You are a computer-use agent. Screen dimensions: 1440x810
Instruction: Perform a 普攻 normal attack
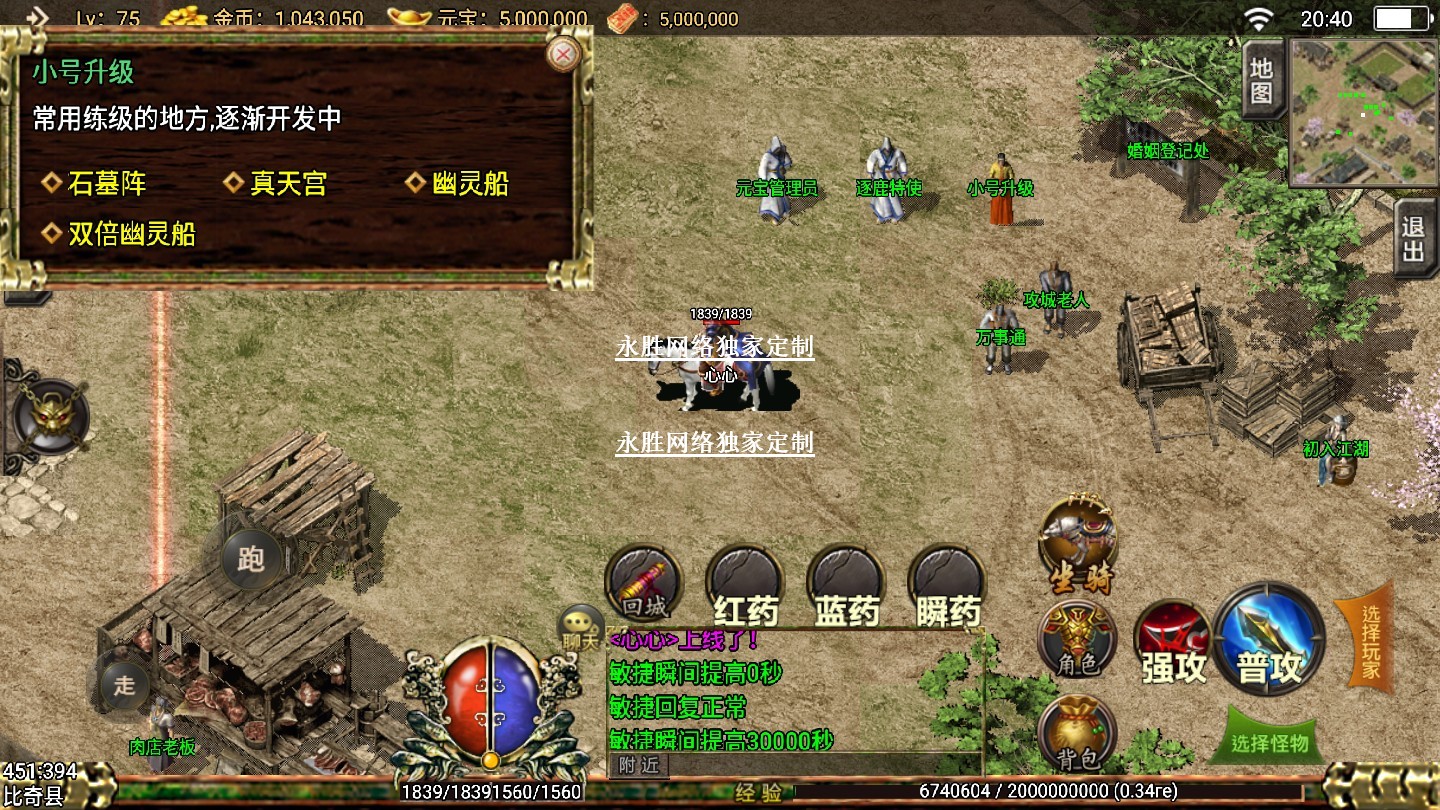1270,638
